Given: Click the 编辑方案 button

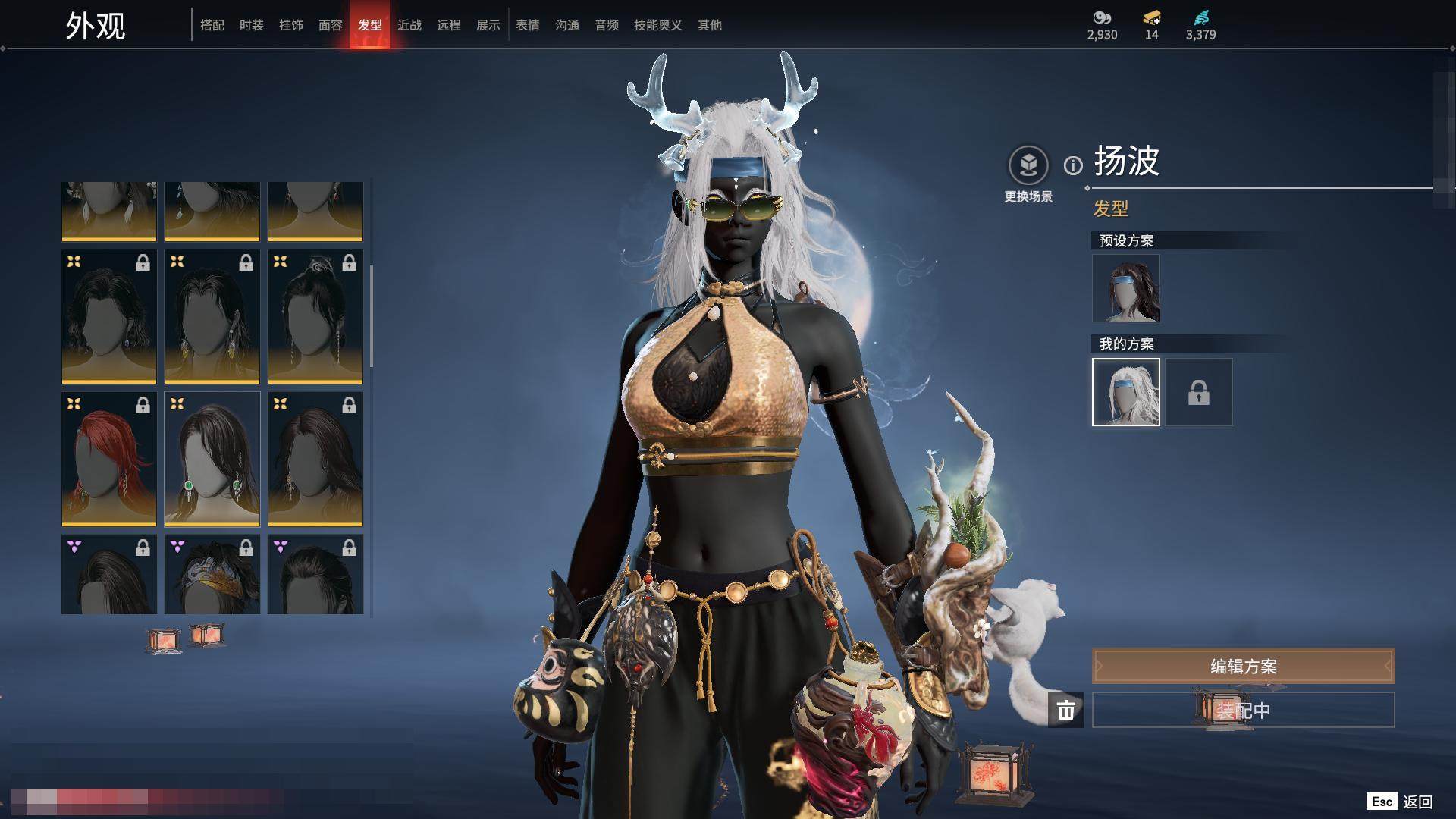Looking at the screenshot, I should pyautogui.click(x=1243, y=666).
